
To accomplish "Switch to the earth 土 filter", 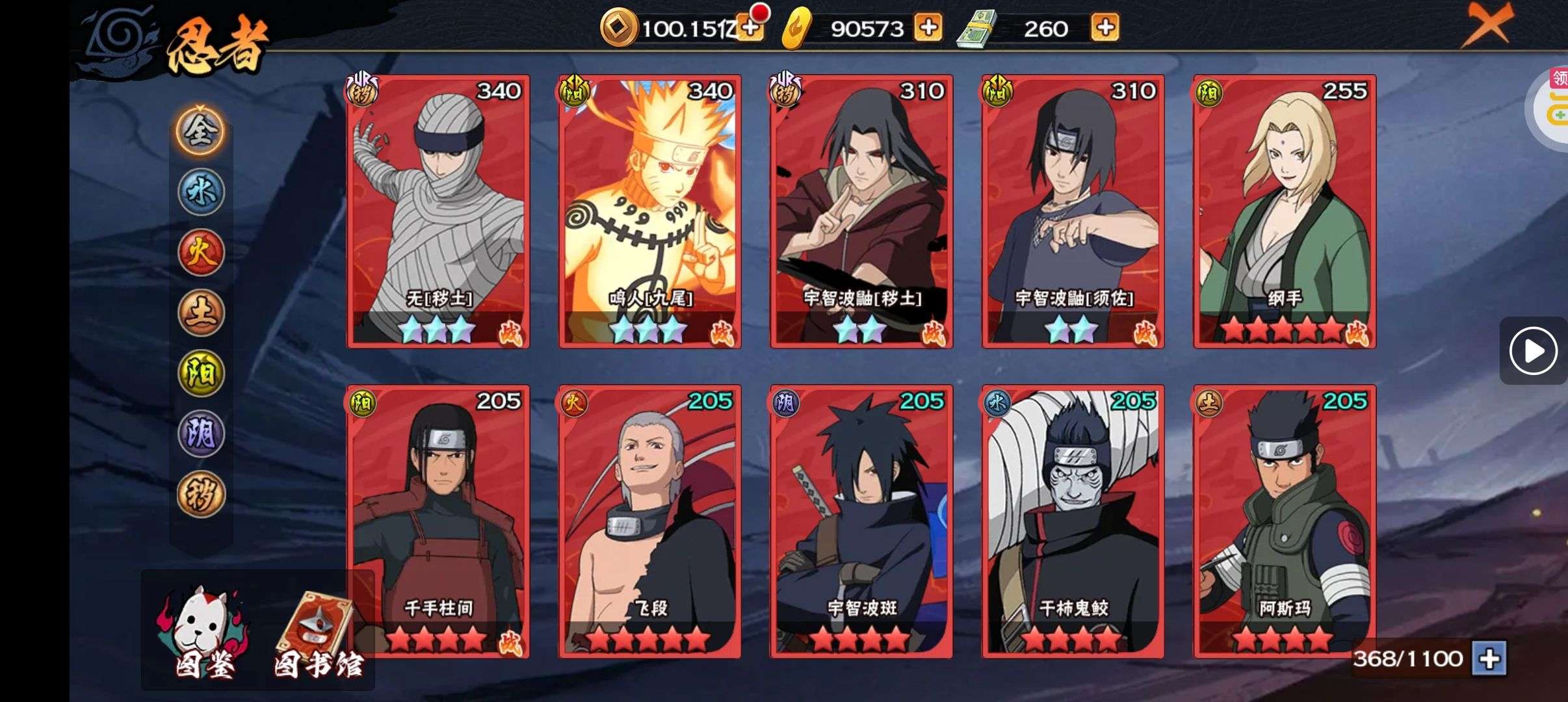I will (x=201, y=313).
